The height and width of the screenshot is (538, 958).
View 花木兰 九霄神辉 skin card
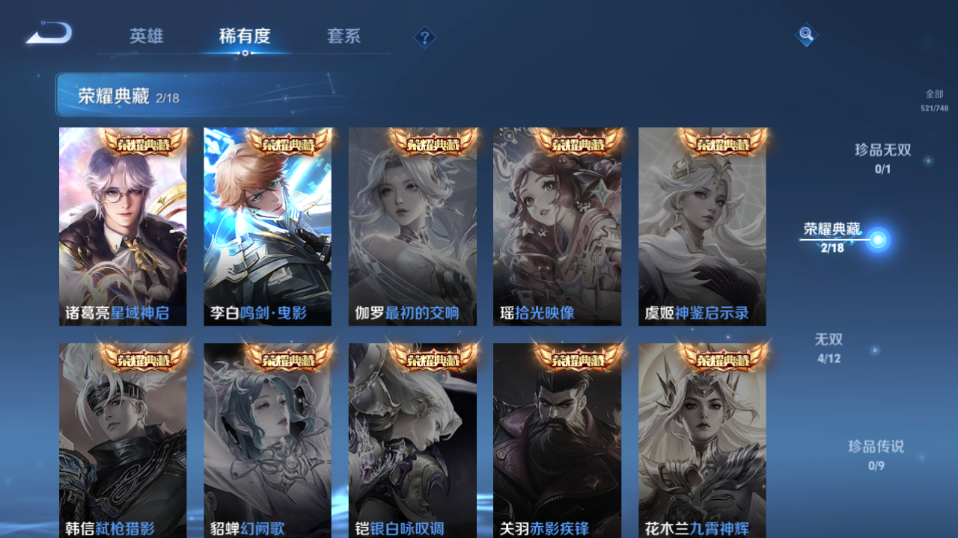point(702,441)
